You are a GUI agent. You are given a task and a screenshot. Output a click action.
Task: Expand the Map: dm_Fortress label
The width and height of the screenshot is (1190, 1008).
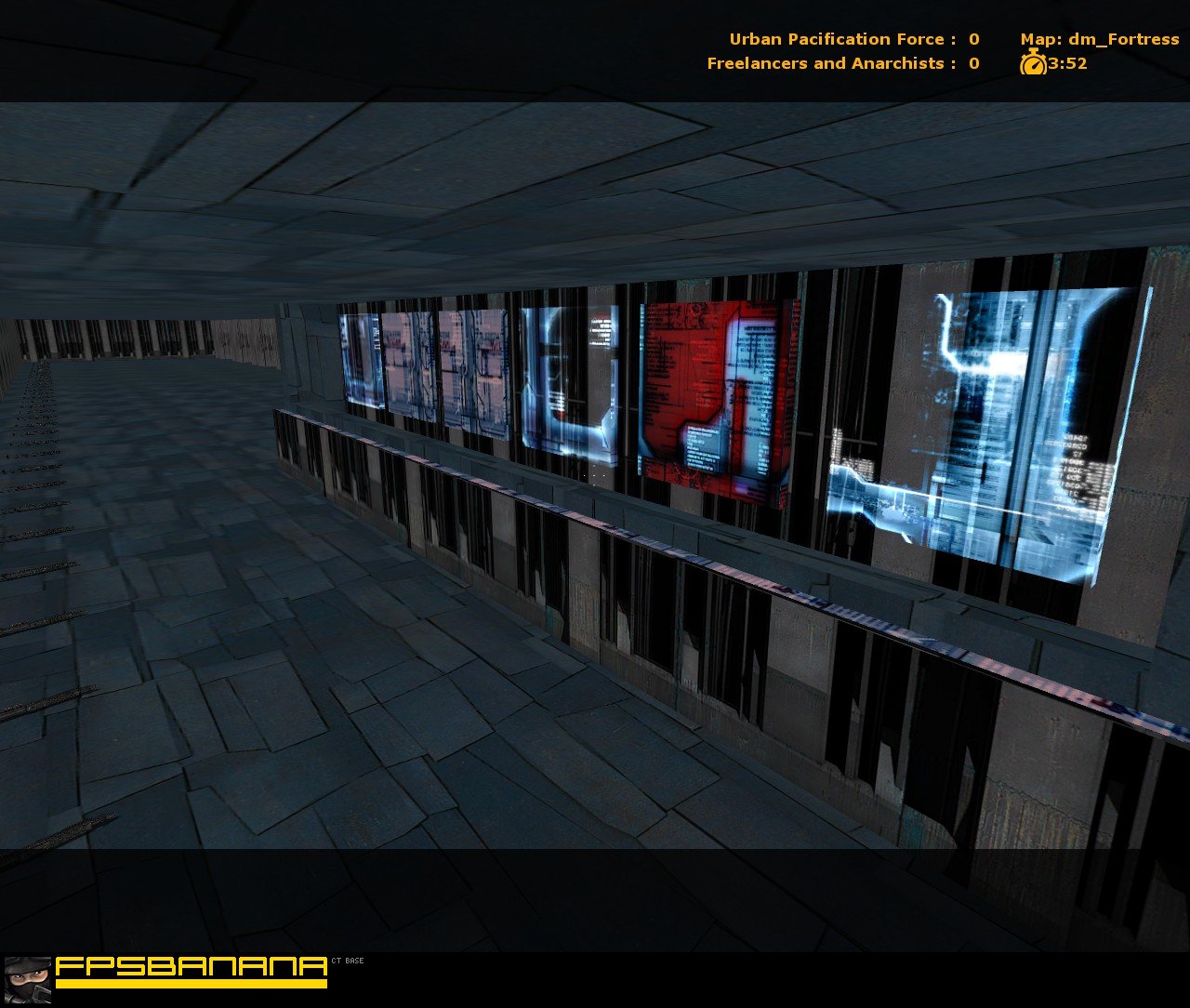tap(1099, 39)
